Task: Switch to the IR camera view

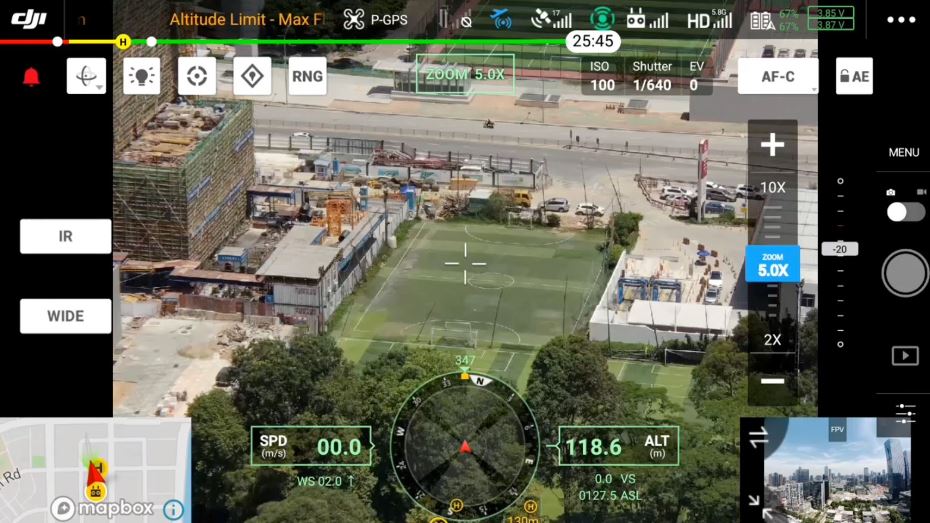Action: pos(65,236)
